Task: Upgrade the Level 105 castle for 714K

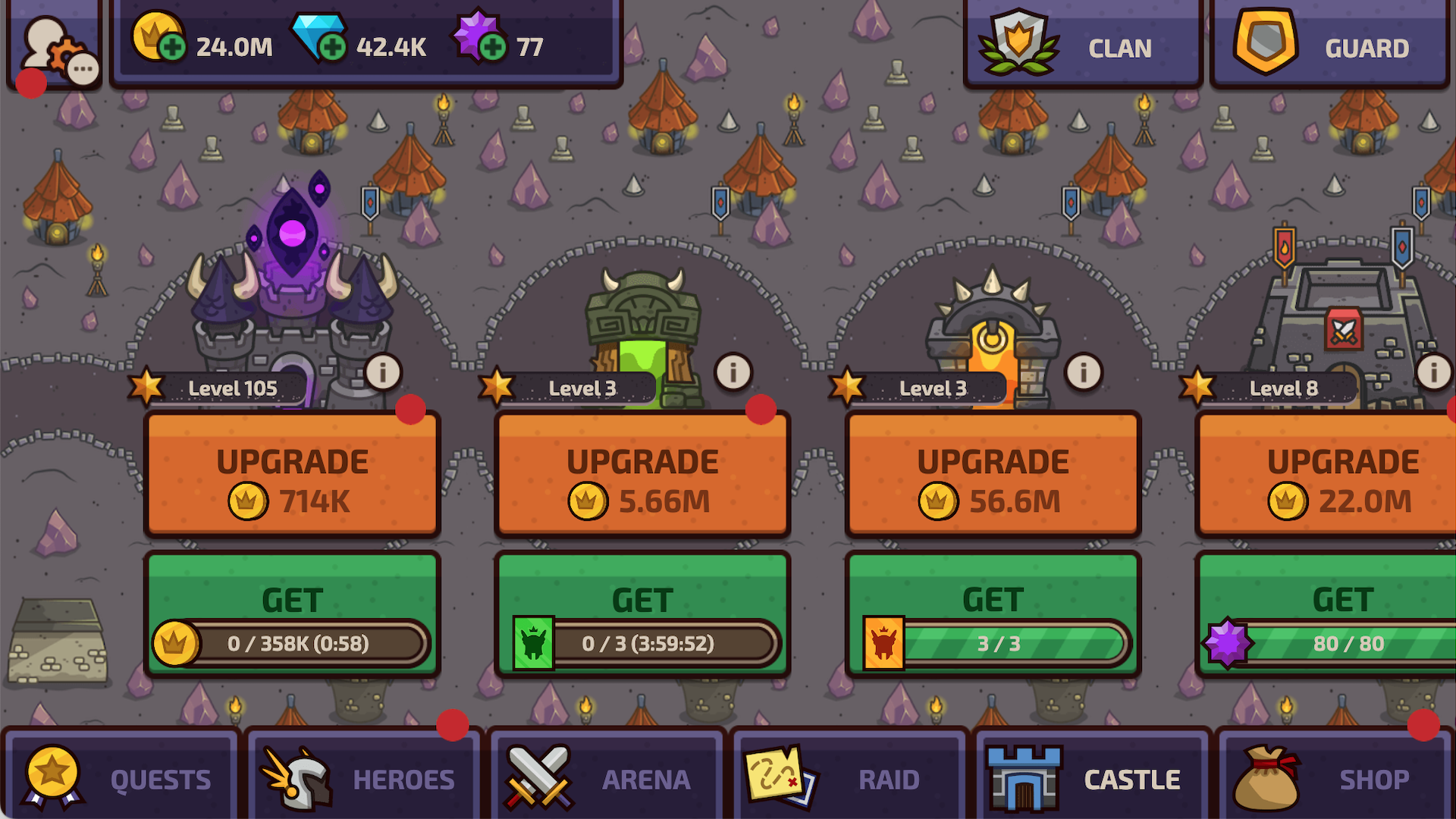Action: [292, 474]
